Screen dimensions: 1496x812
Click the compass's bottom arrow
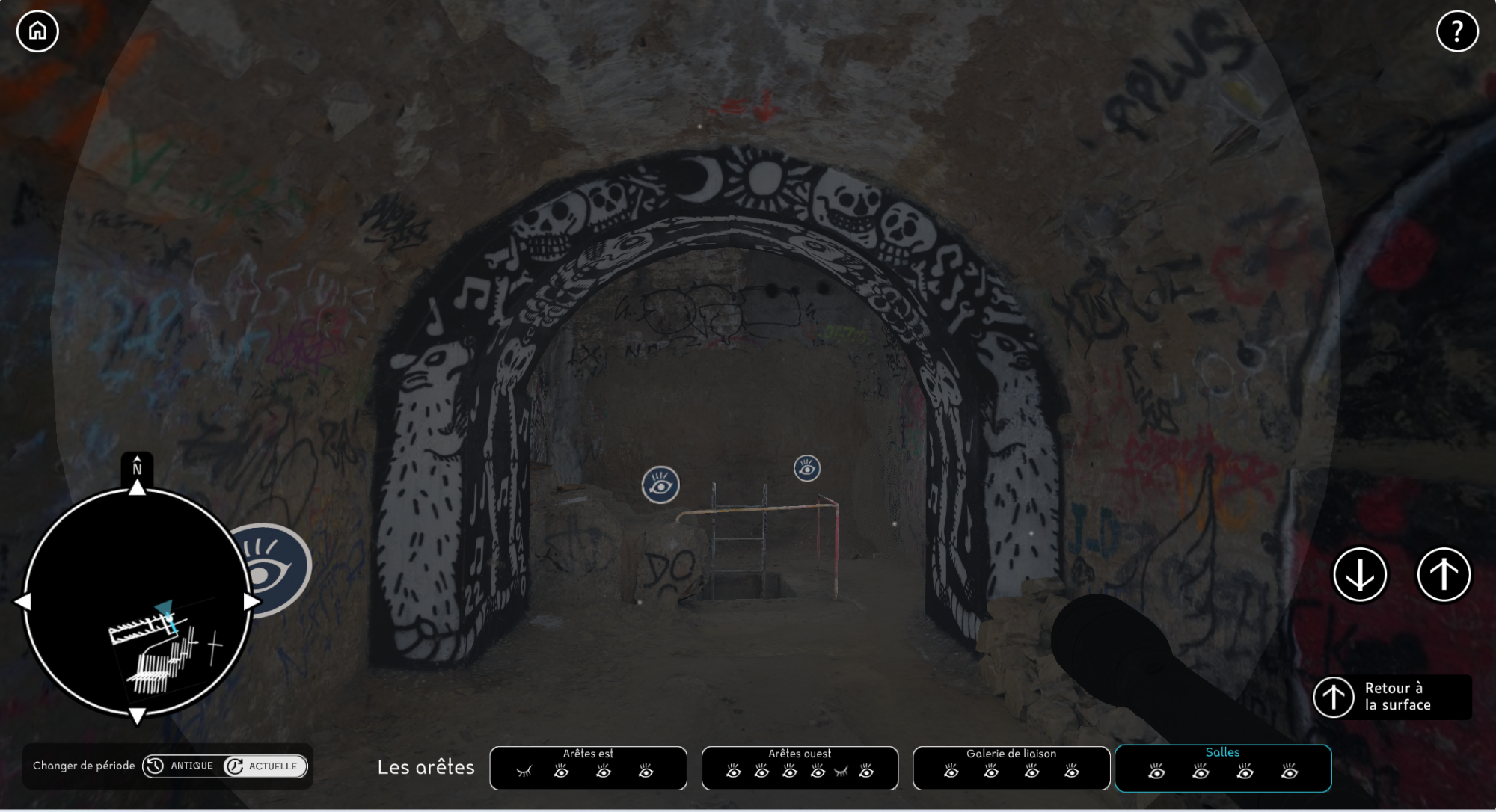pos(137,716)
